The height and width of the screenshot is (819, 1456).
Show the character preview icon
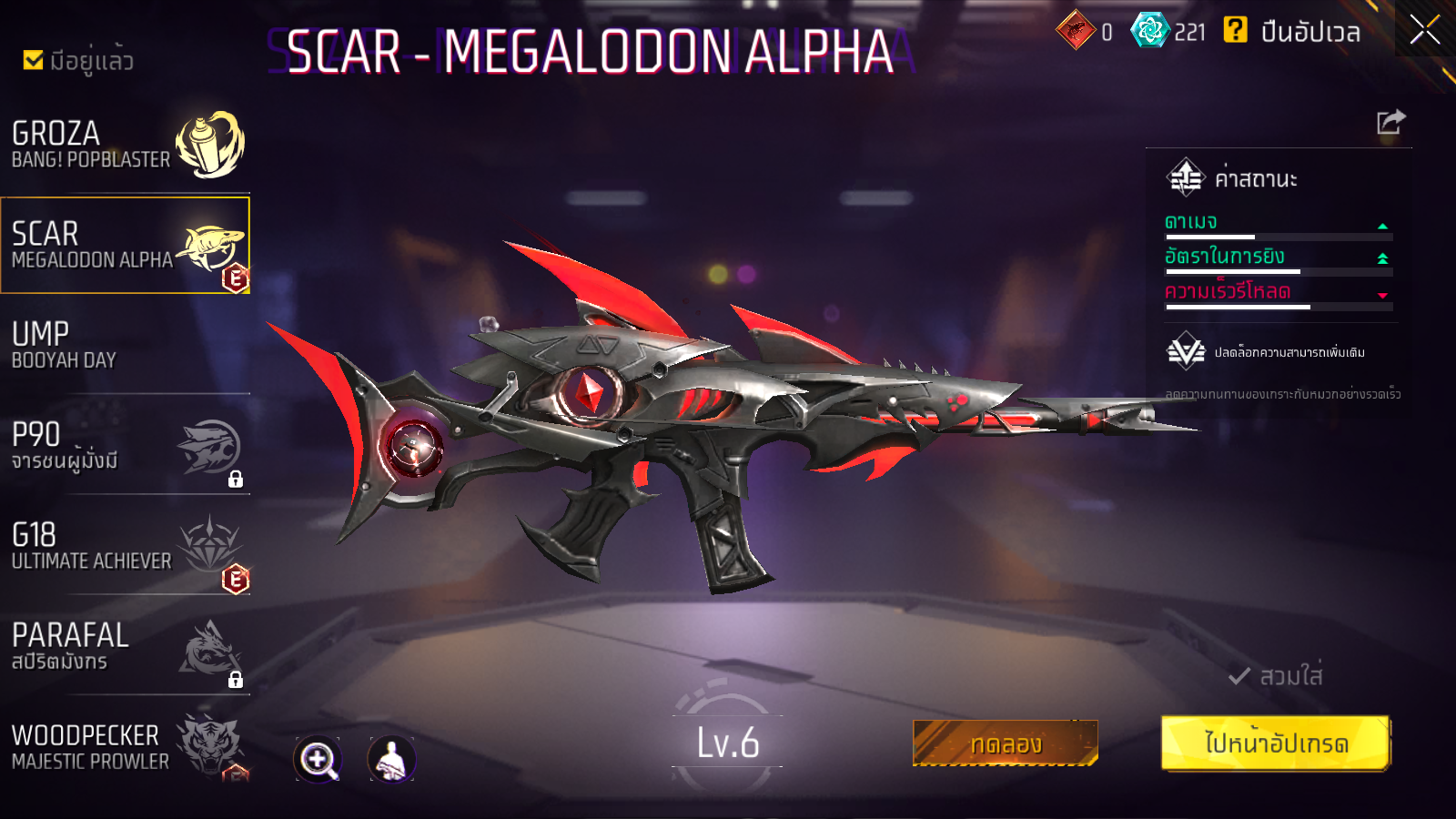391,759
